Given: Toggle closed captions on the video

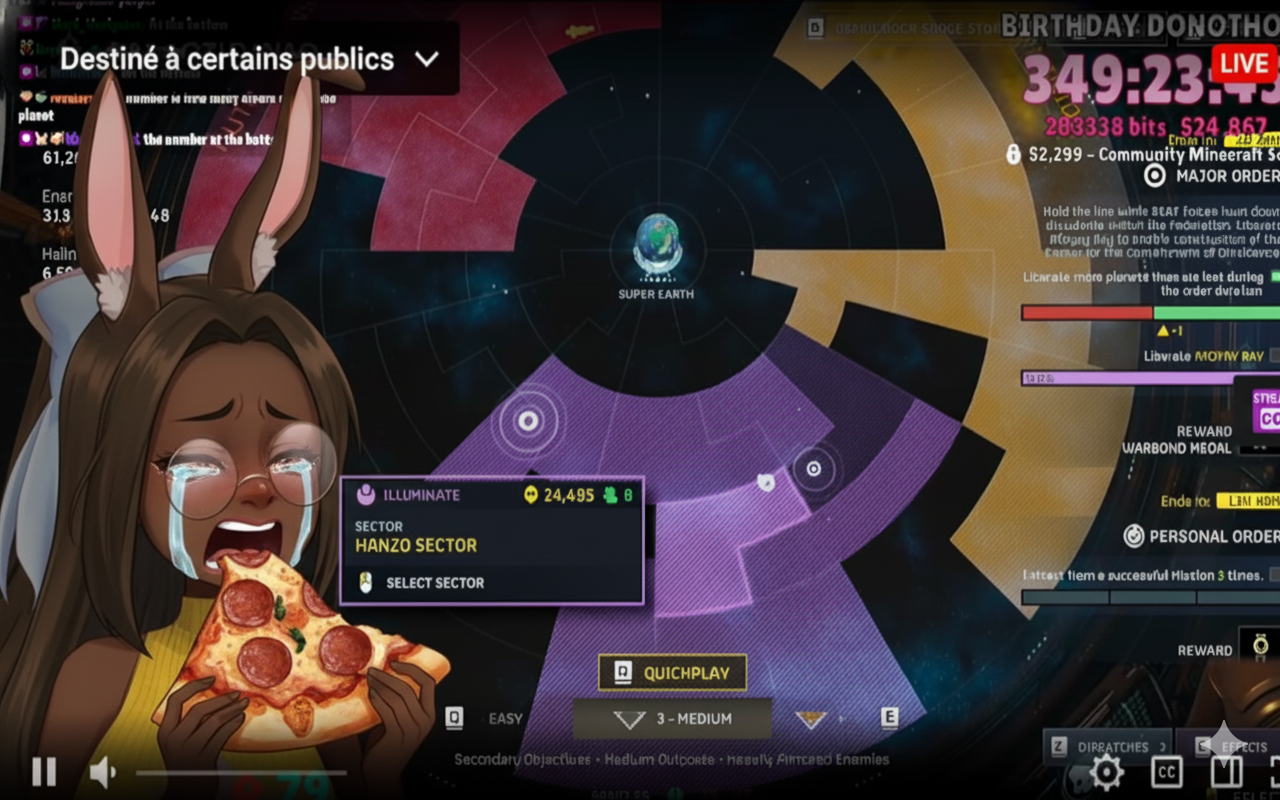Looking at the screenshot, I should click(x=1166, y=772).
